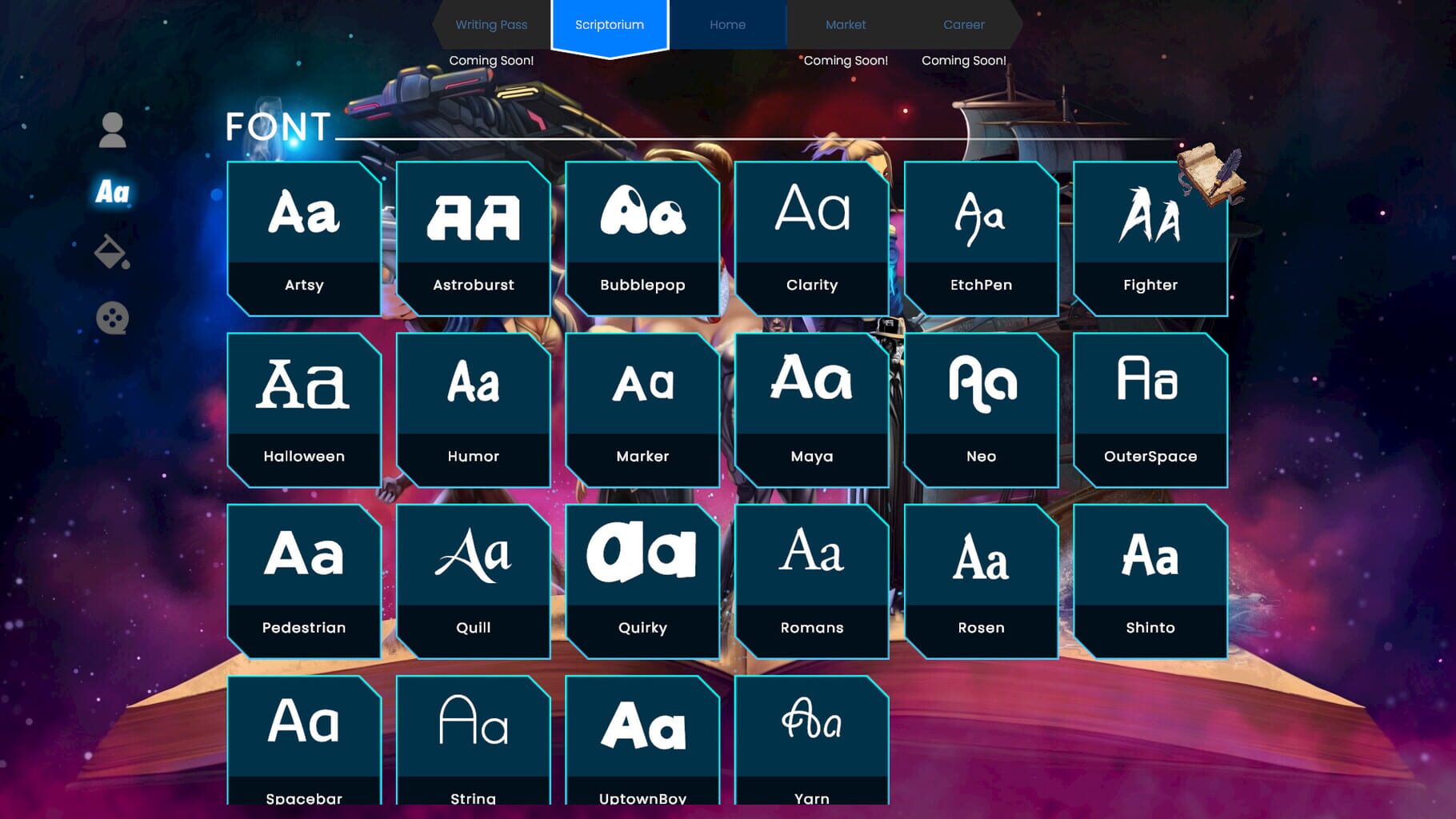Image resolution: width=1456 pixels, height=819 pixels.
Task: Click the Home tab at the top
Action: point(727,24)
